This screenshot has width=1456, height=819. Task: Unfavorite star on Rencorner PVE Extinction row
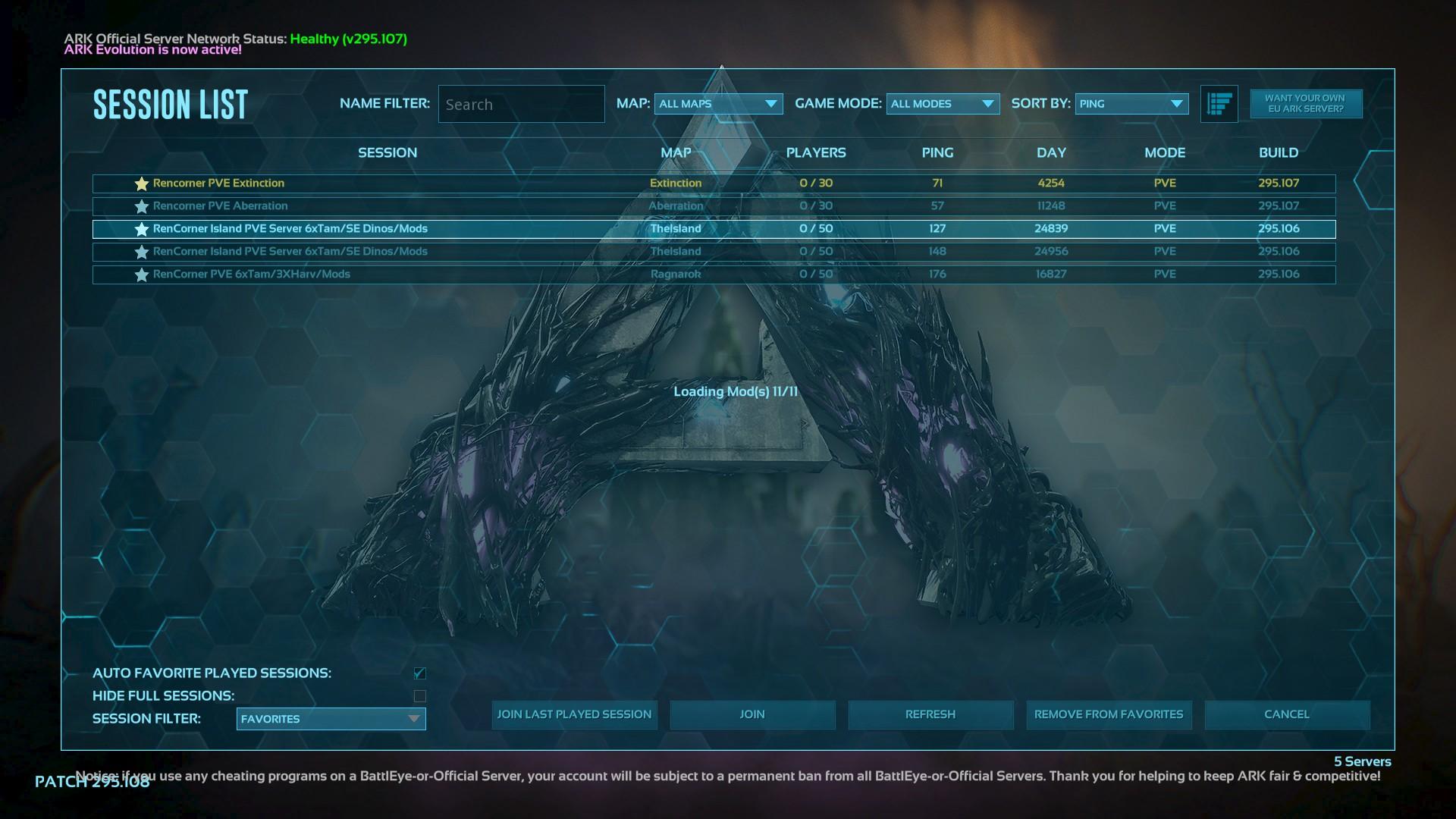click(142, 184)
